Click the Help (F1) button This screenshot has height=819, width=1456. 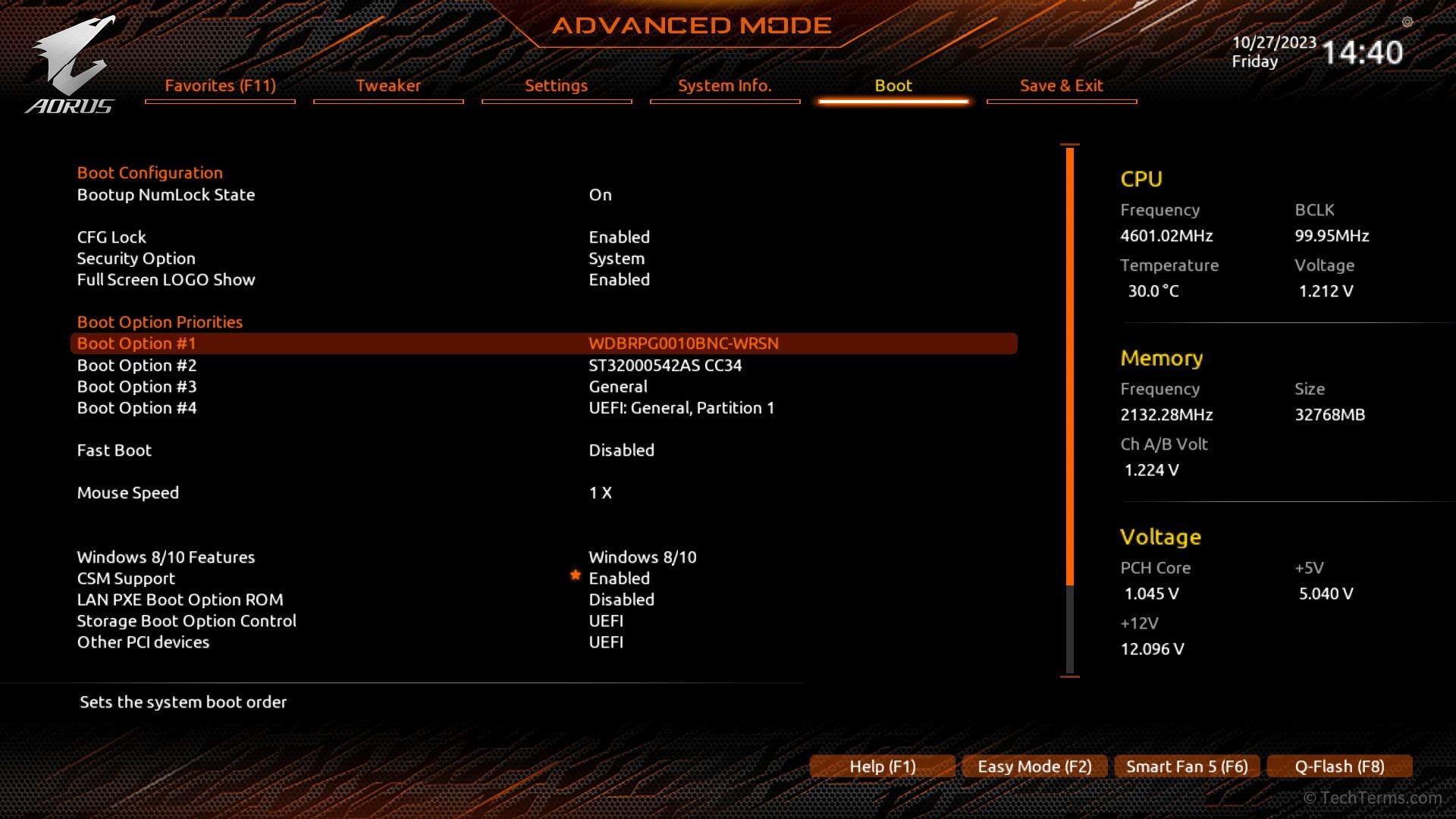(x=882, y=767)
